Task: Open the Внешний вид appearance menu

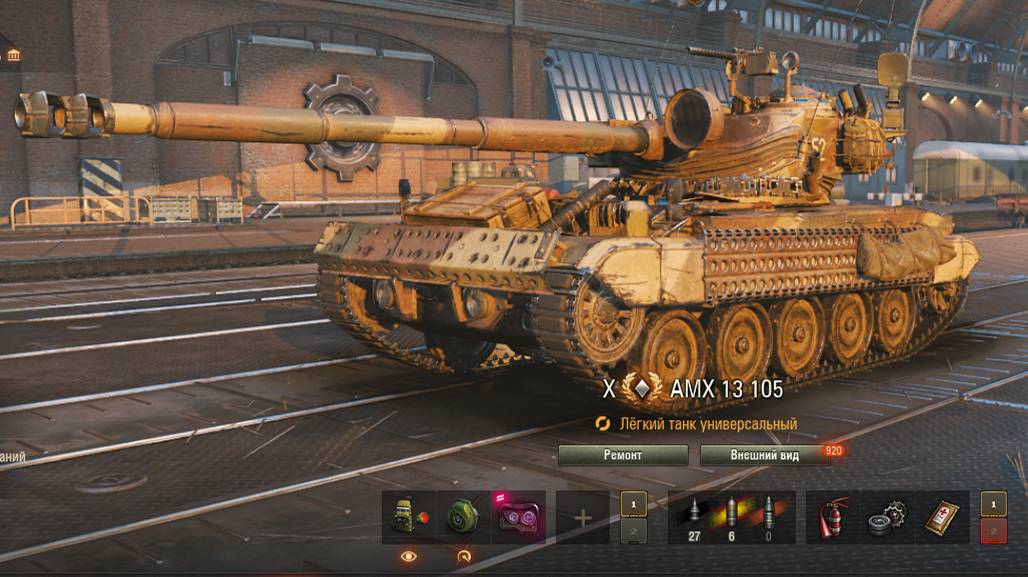Action: [764, 455]
